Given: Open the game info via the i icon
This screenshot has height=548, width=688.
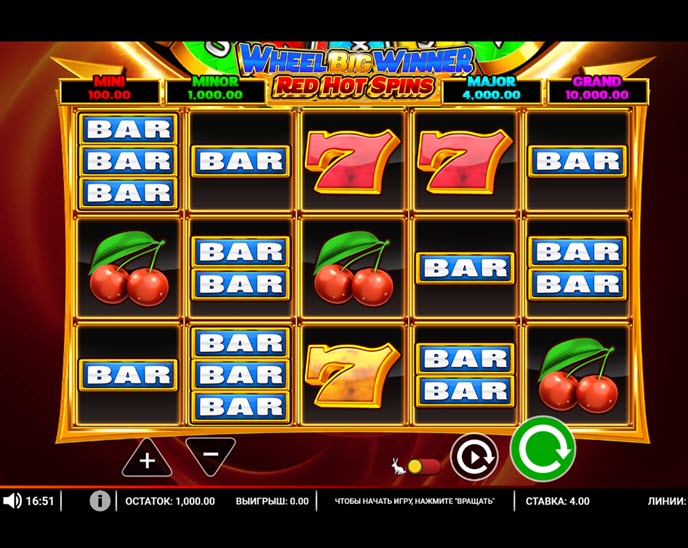Looking at the screenshot, I should tap(100, 501).
